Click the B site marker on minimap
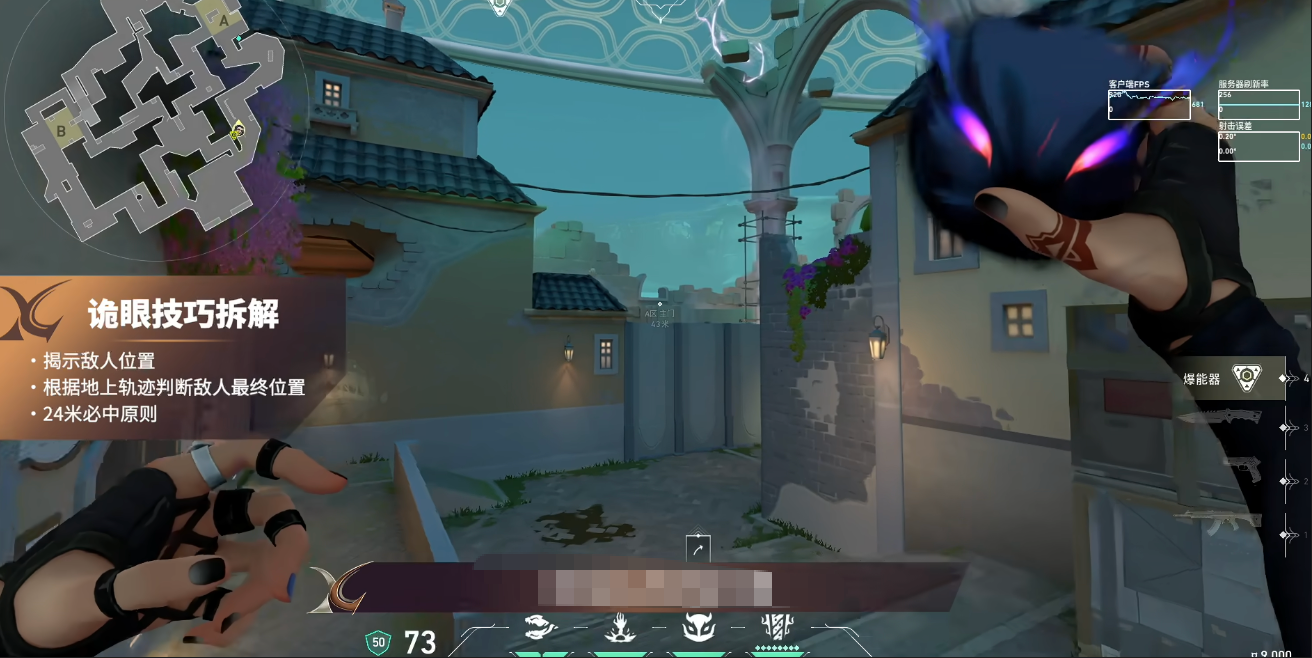Screen dimensions: 1312x658 pos(60,130)
